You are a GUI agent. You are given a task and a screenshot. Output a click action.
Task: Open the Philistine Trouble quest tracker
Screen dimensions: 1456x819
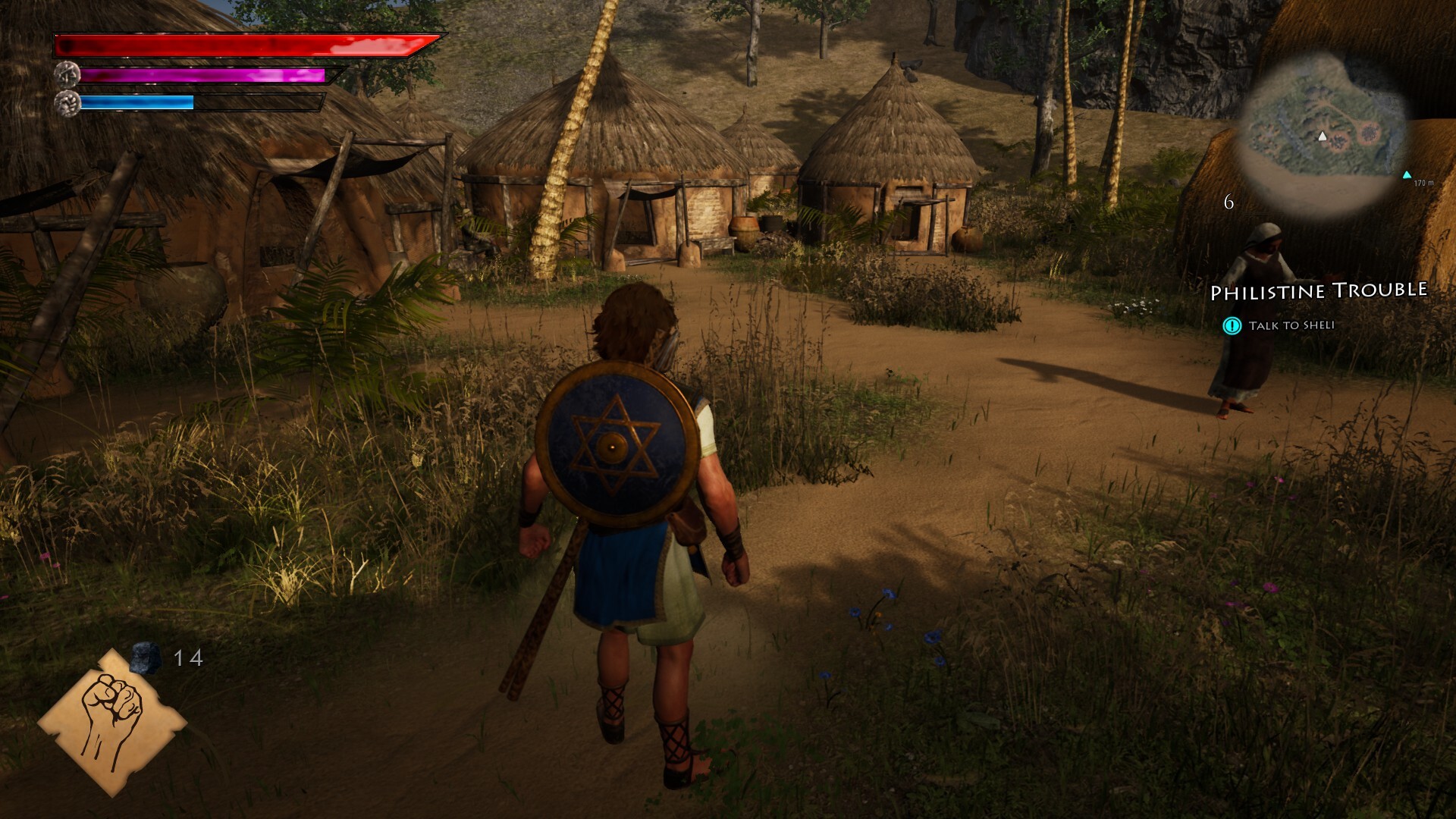(x=1318, y=291)
